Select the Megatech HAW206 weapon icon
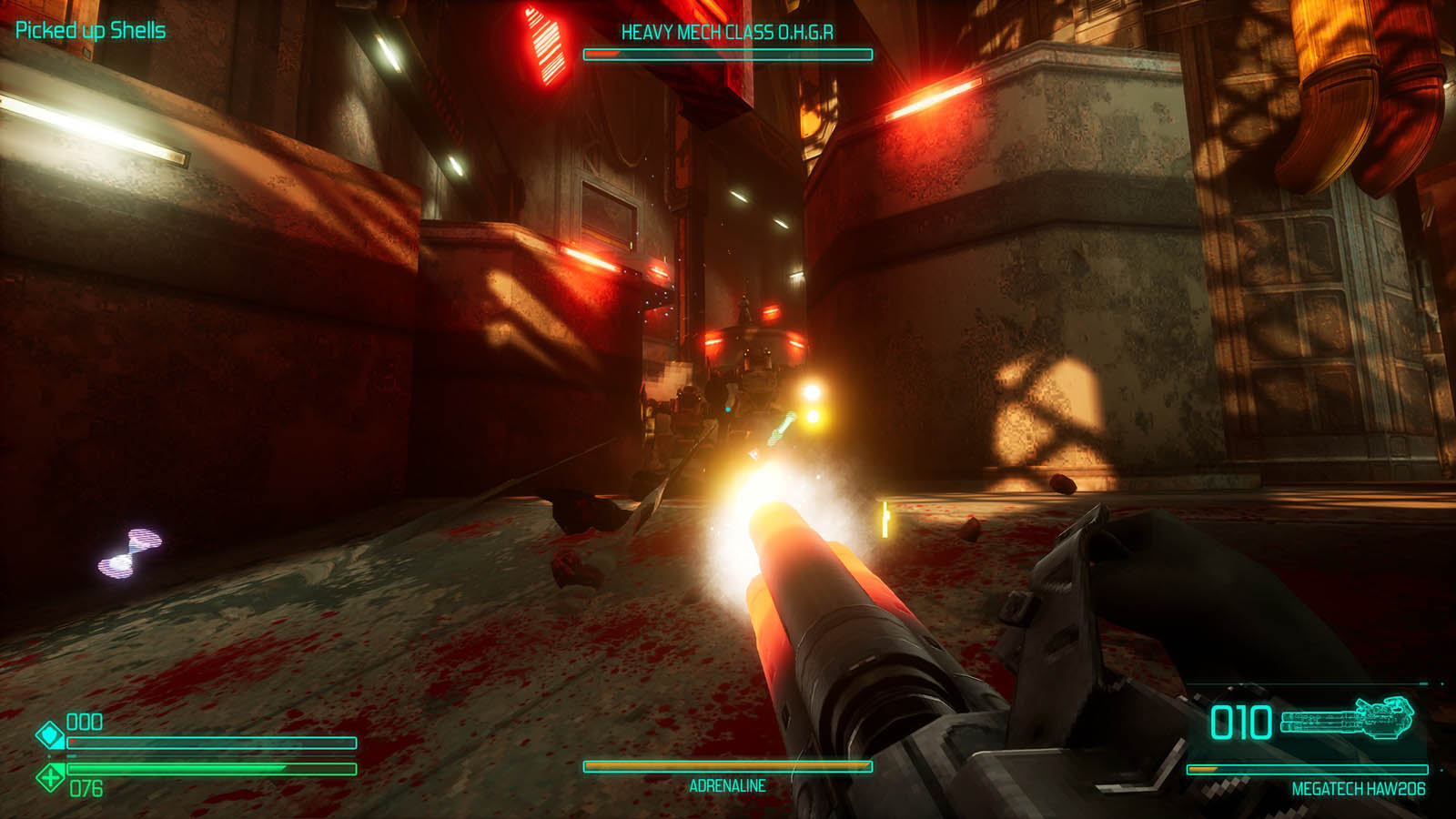Screen dimensions: 1456x819 [1349, 719]
